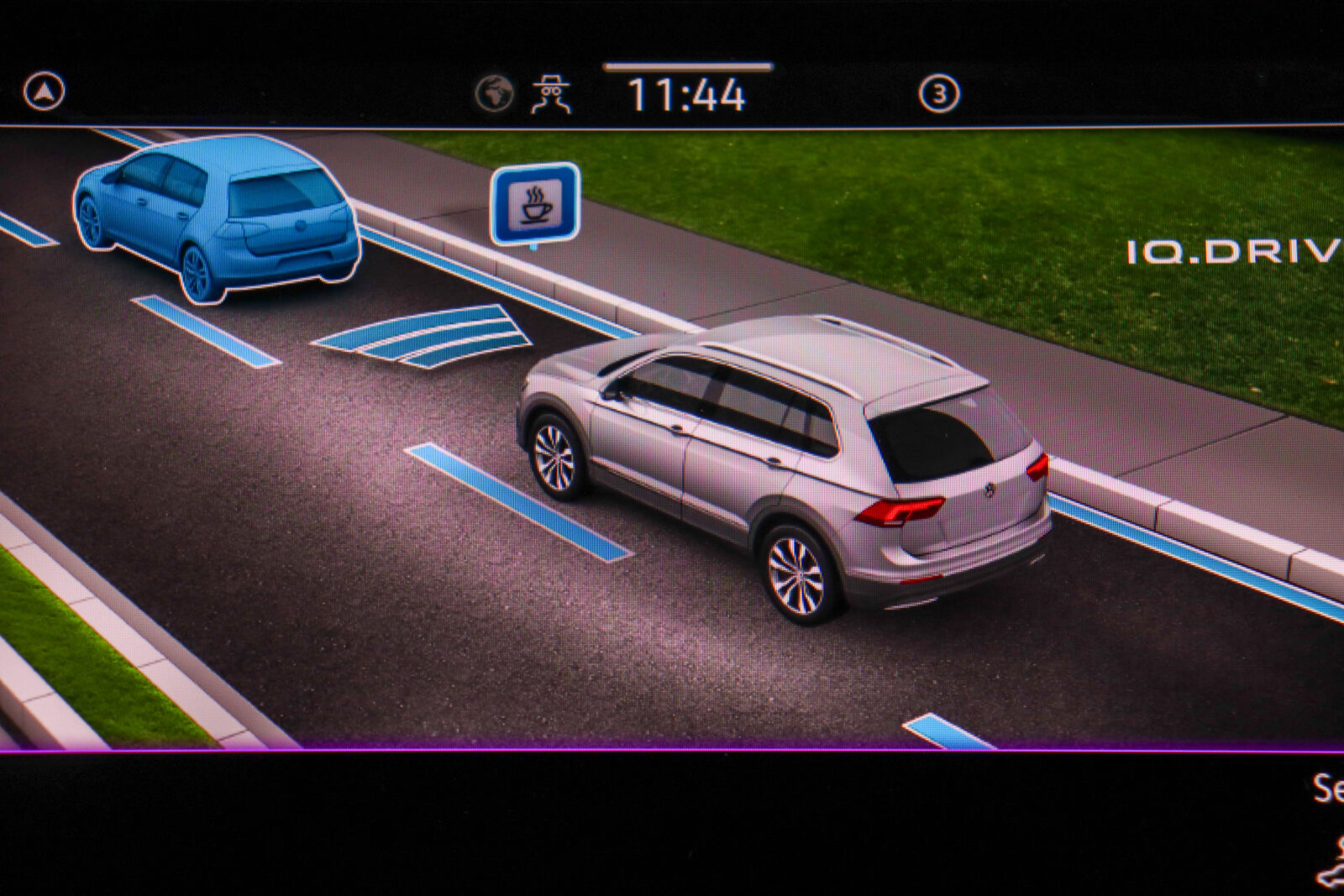
Task: Tap the navigation arrow icon
Action: click(x=44, y=92)
